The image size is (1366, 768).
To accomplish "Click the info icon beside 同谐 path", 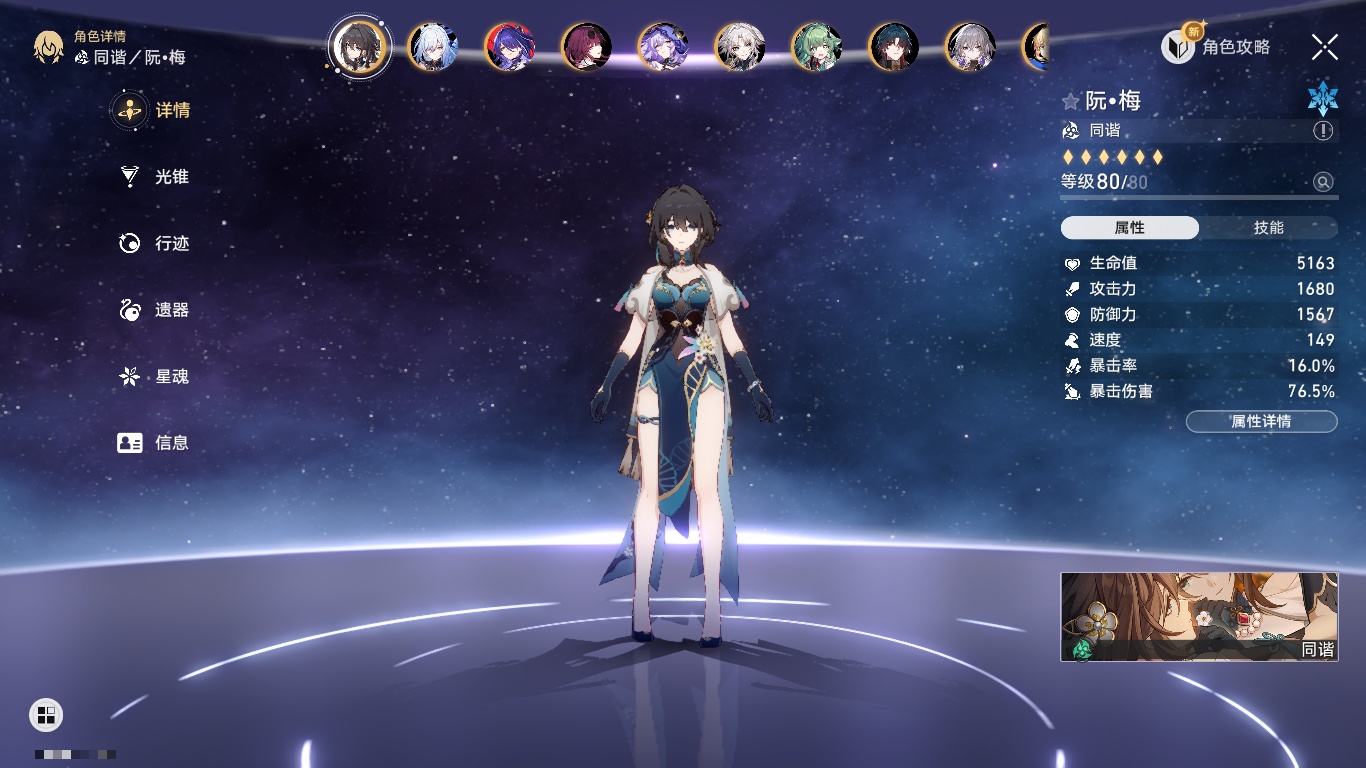I will coord(1323,131).
